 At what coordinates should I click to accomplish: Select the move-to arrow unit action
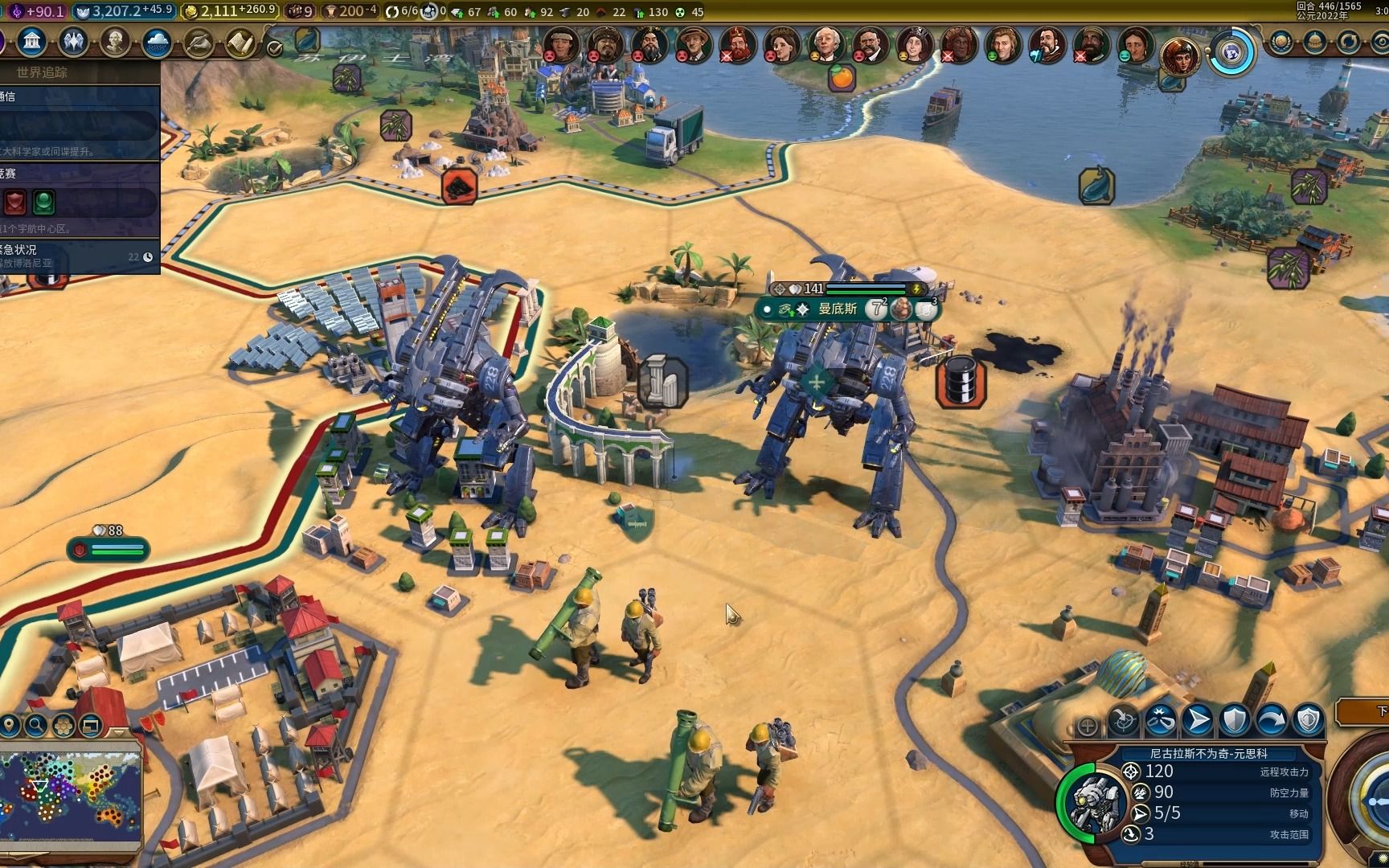[1197, 720]
